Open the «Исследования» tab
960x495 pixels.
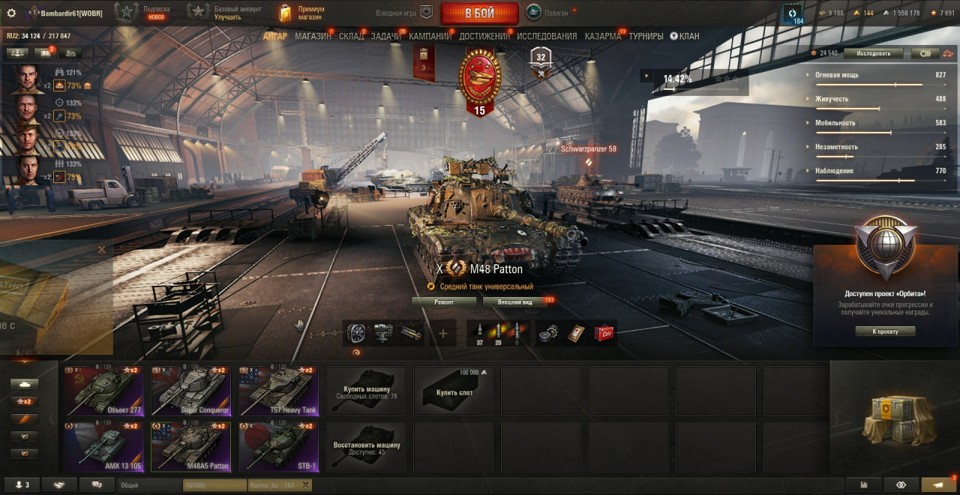(x=547, y=36)
